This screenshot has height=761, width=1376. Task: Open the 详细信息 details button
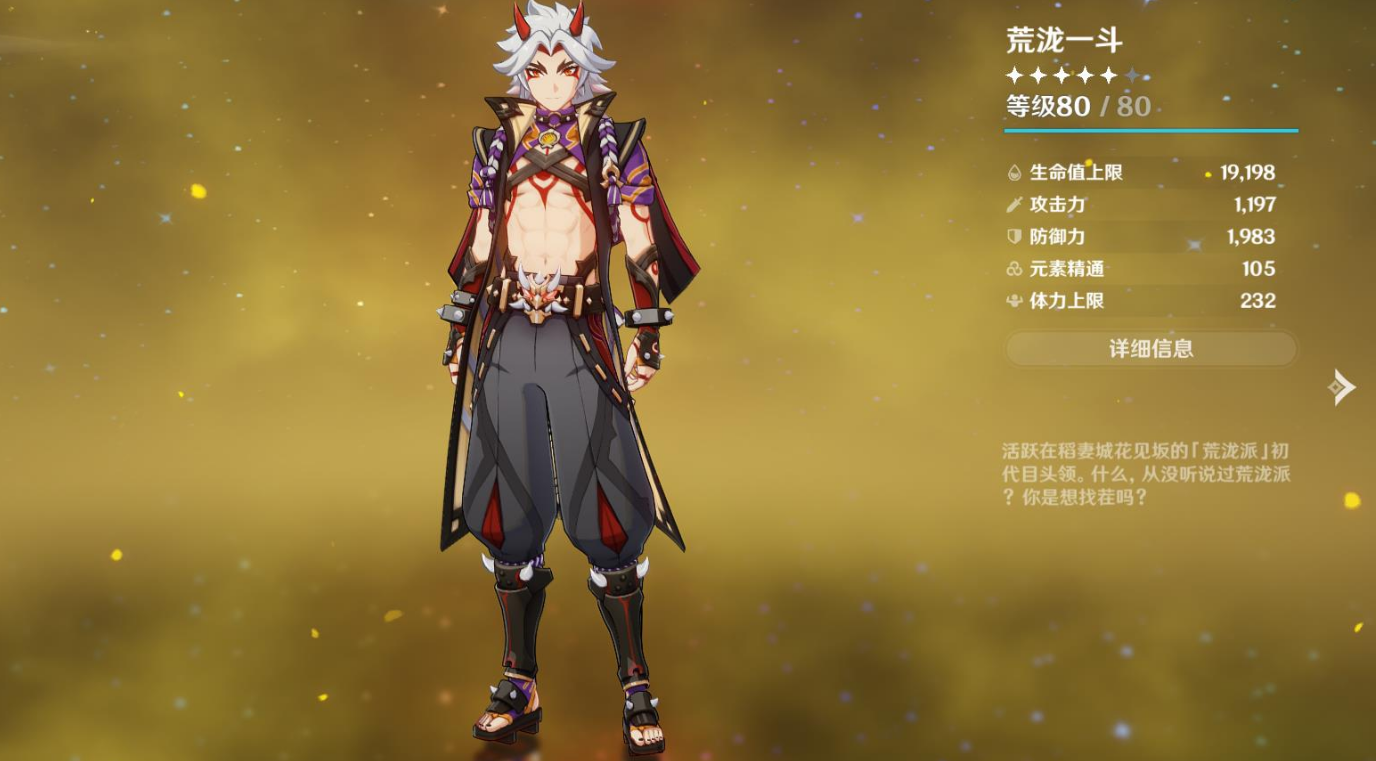[1151, 349]
